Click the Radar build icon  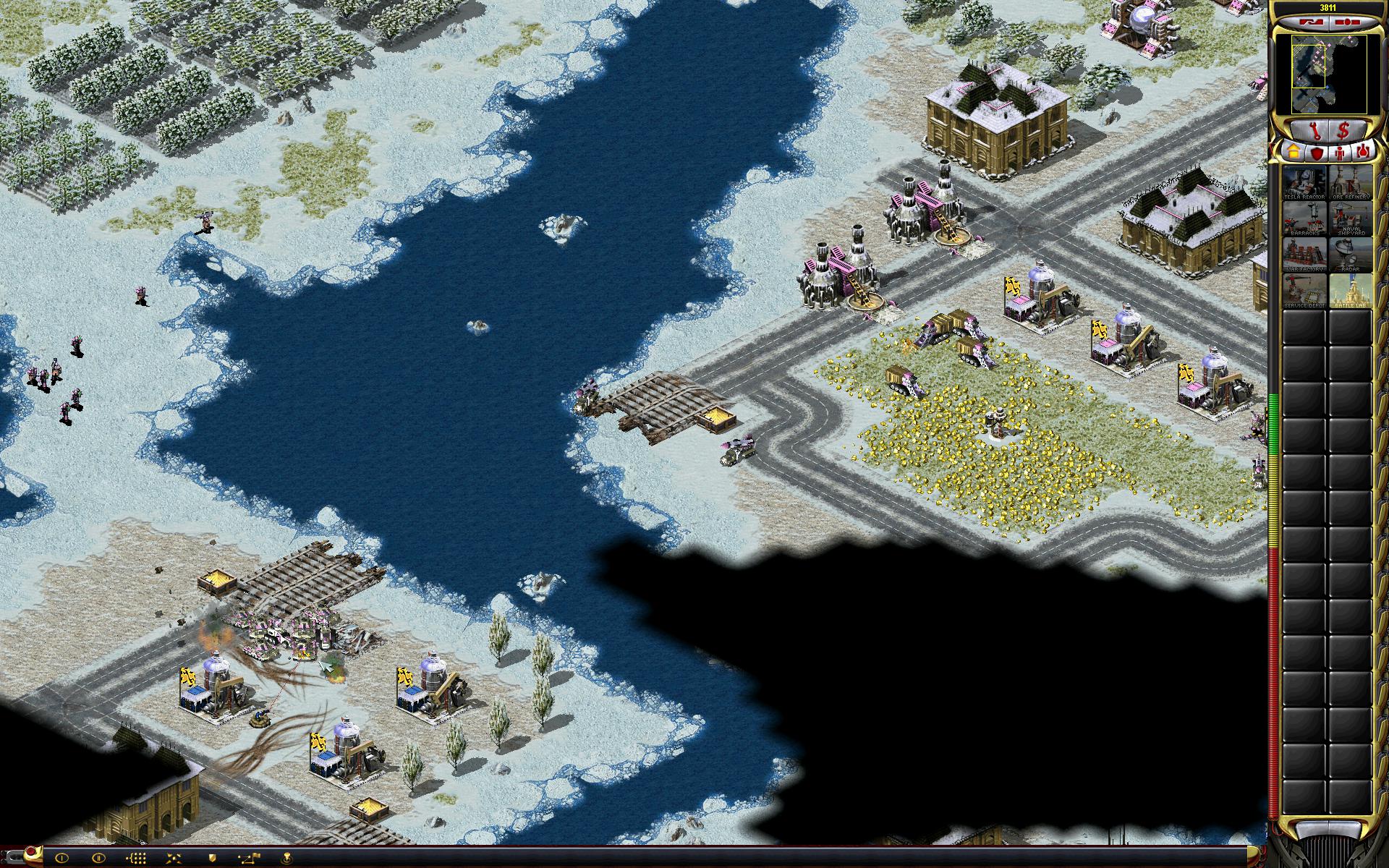[x=1350, y=255]
